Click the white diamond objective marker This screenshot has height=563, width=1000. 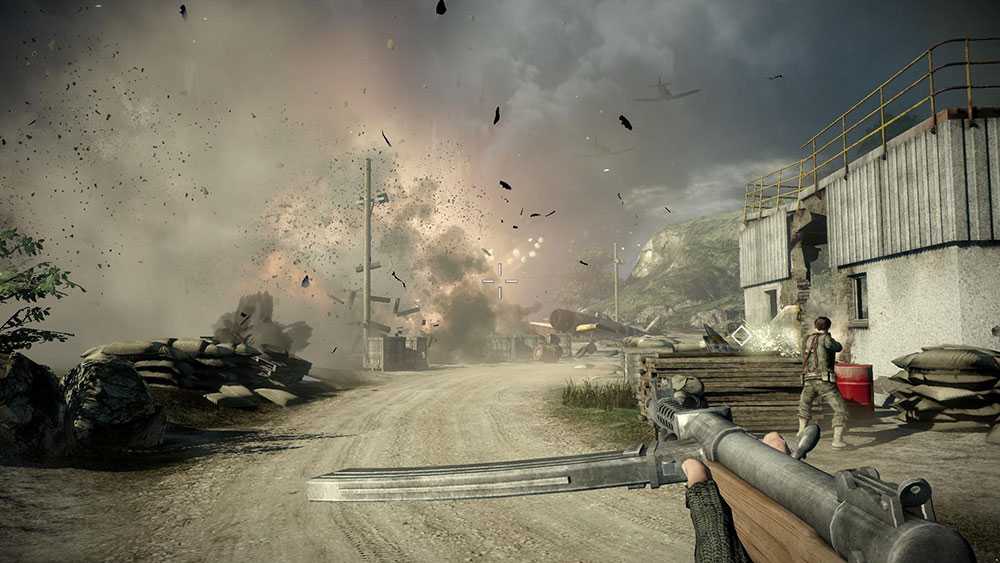click(x=741, y=336)
